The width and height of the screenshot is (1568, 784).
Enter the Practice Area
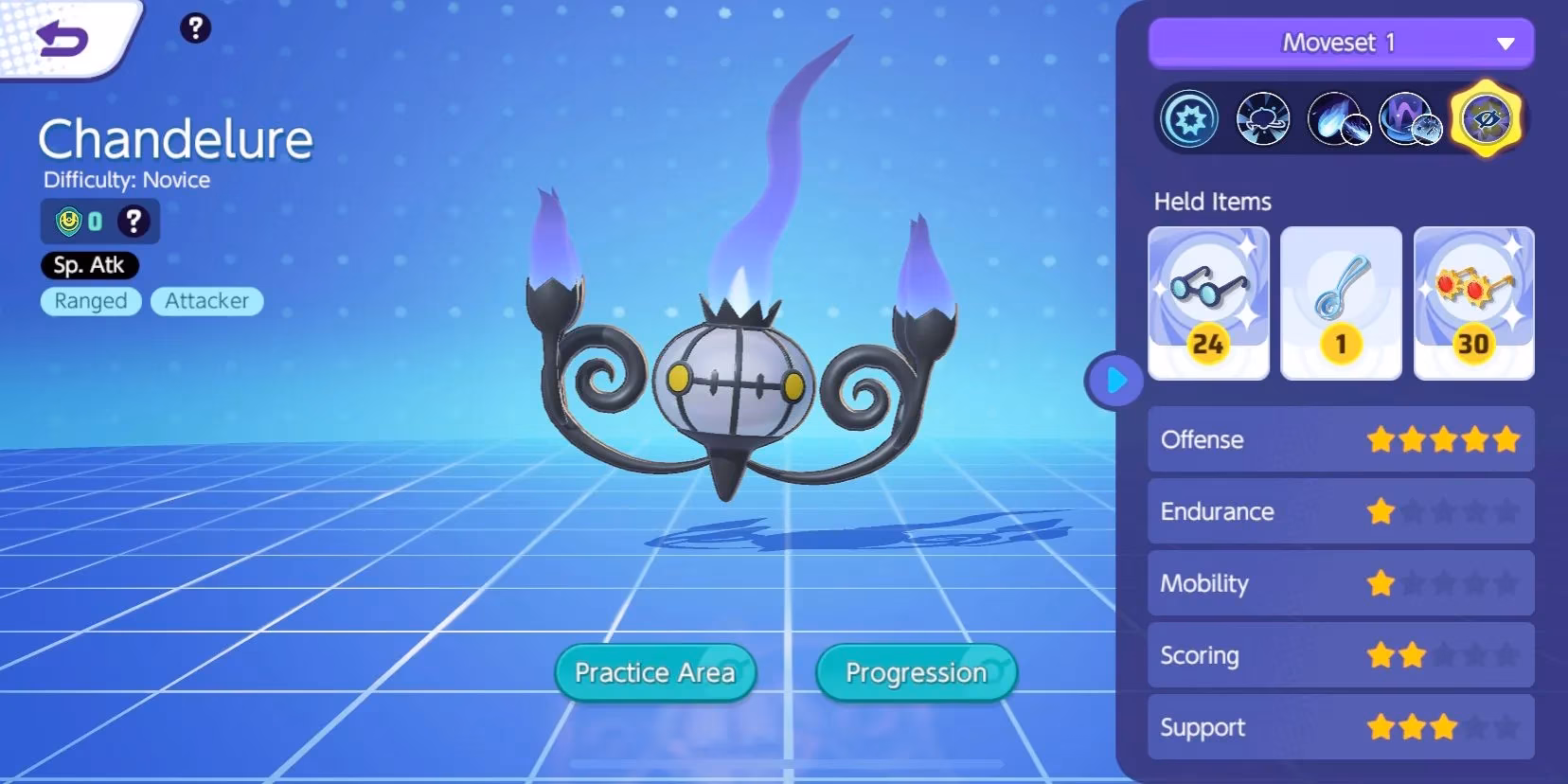click(x=654, y=672)
